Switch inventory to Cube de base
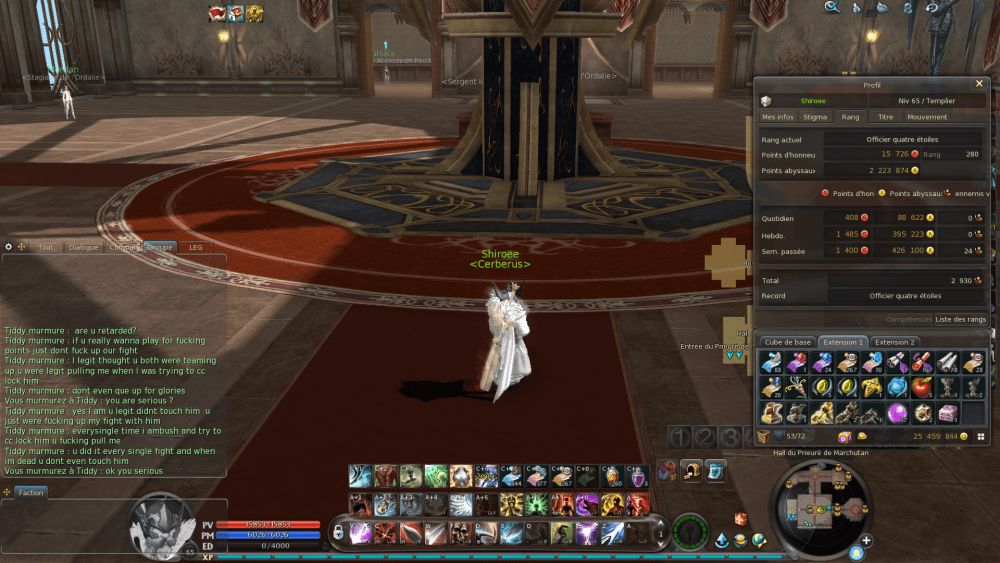This screenshot has width=1000, height=563. pos(788,342)
